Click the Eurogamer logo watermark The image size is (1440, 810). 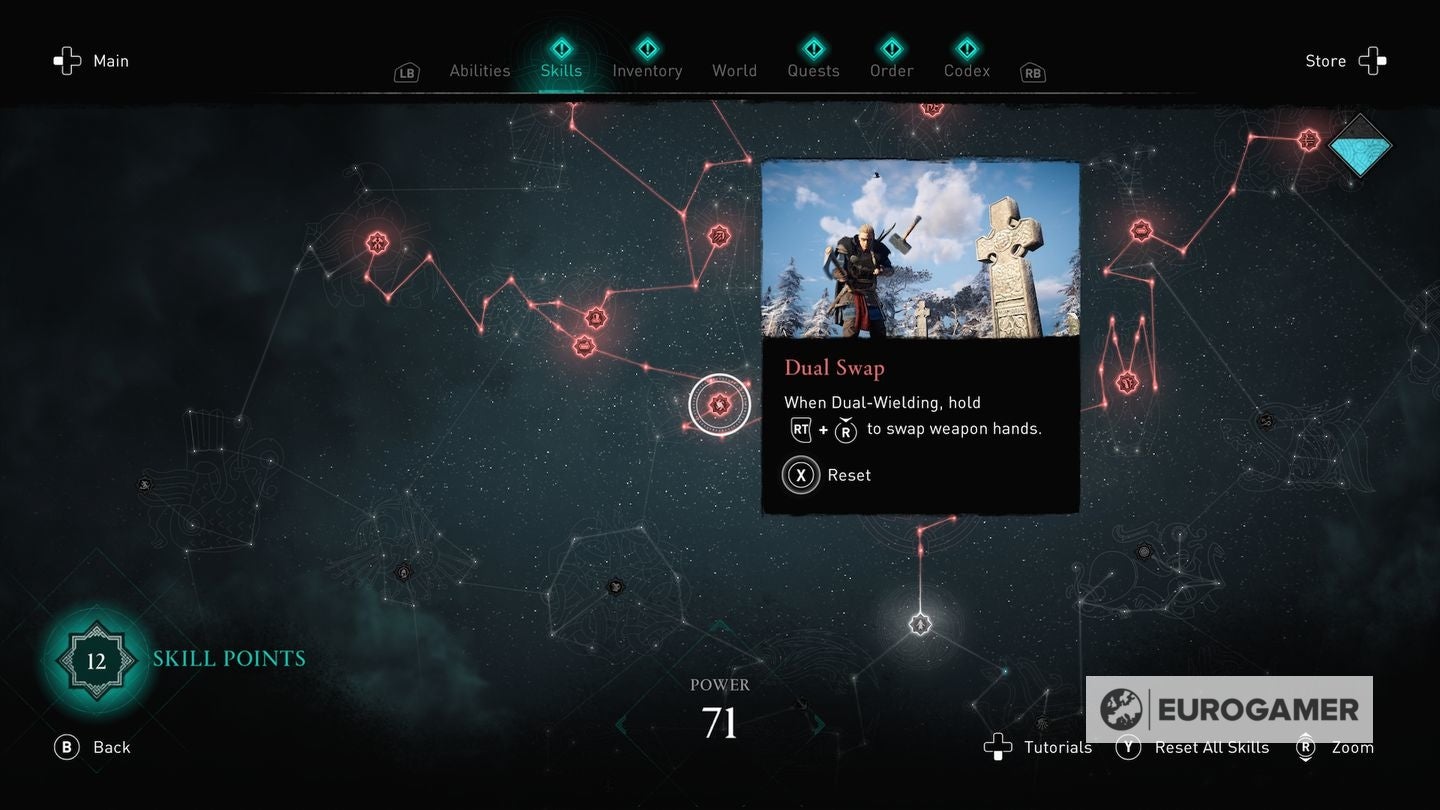click(x=1230, y=710)
